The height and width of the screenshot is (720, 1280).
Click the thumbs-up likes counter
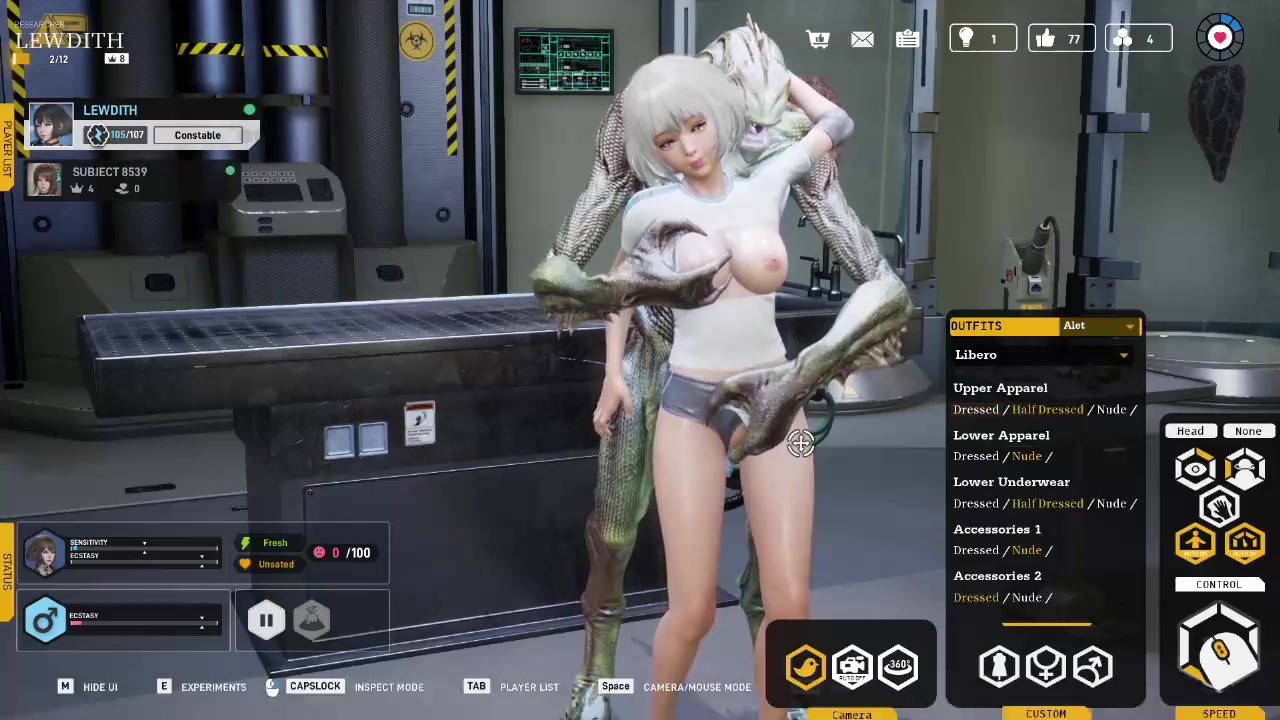click(1060, 39)
